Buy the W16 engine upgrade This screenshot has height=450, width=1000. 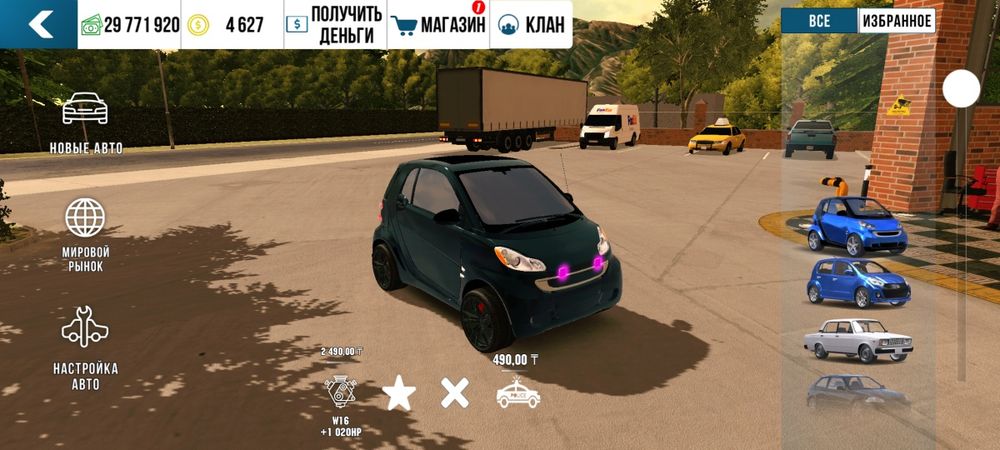click(340, 392)
